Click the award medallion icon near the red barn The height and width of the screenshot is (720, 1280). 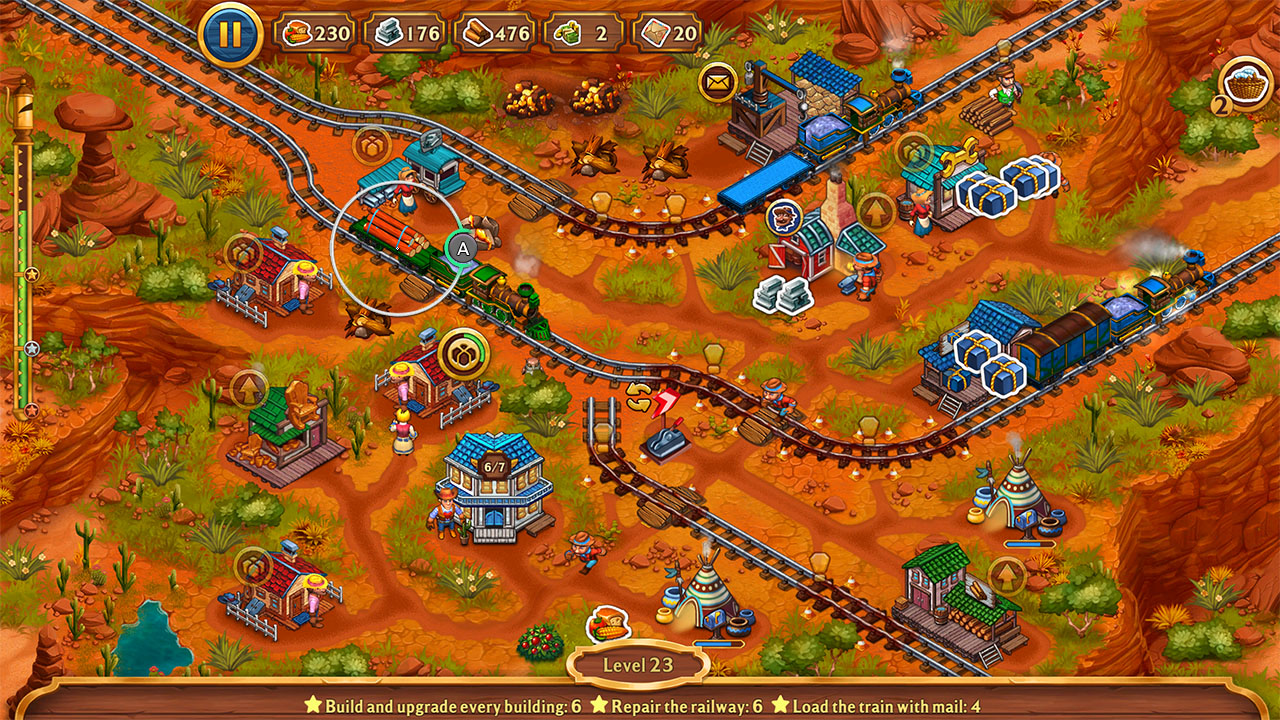(x=785, y=215)
